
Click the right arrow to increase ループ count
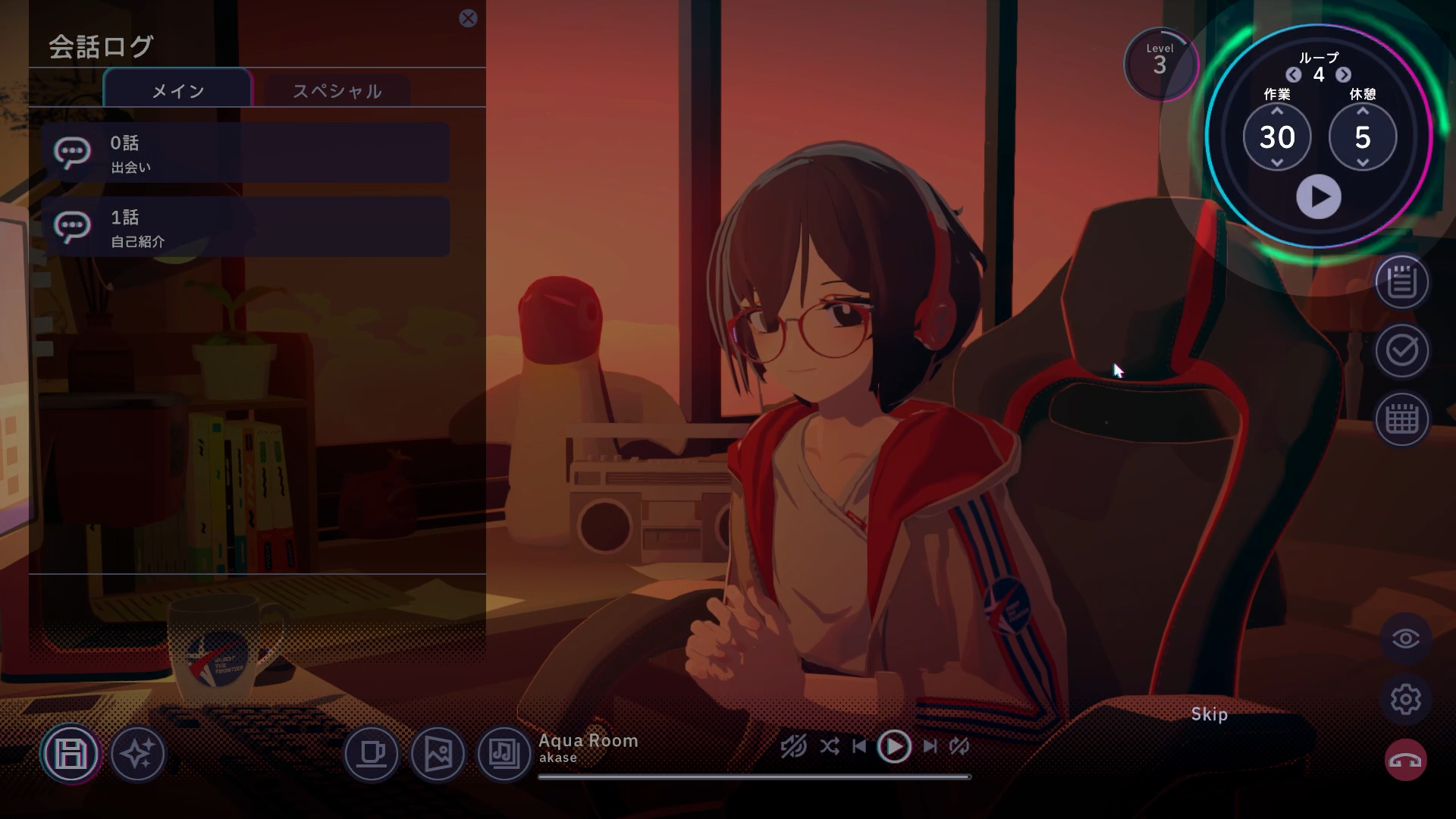tap(1342, 75)
